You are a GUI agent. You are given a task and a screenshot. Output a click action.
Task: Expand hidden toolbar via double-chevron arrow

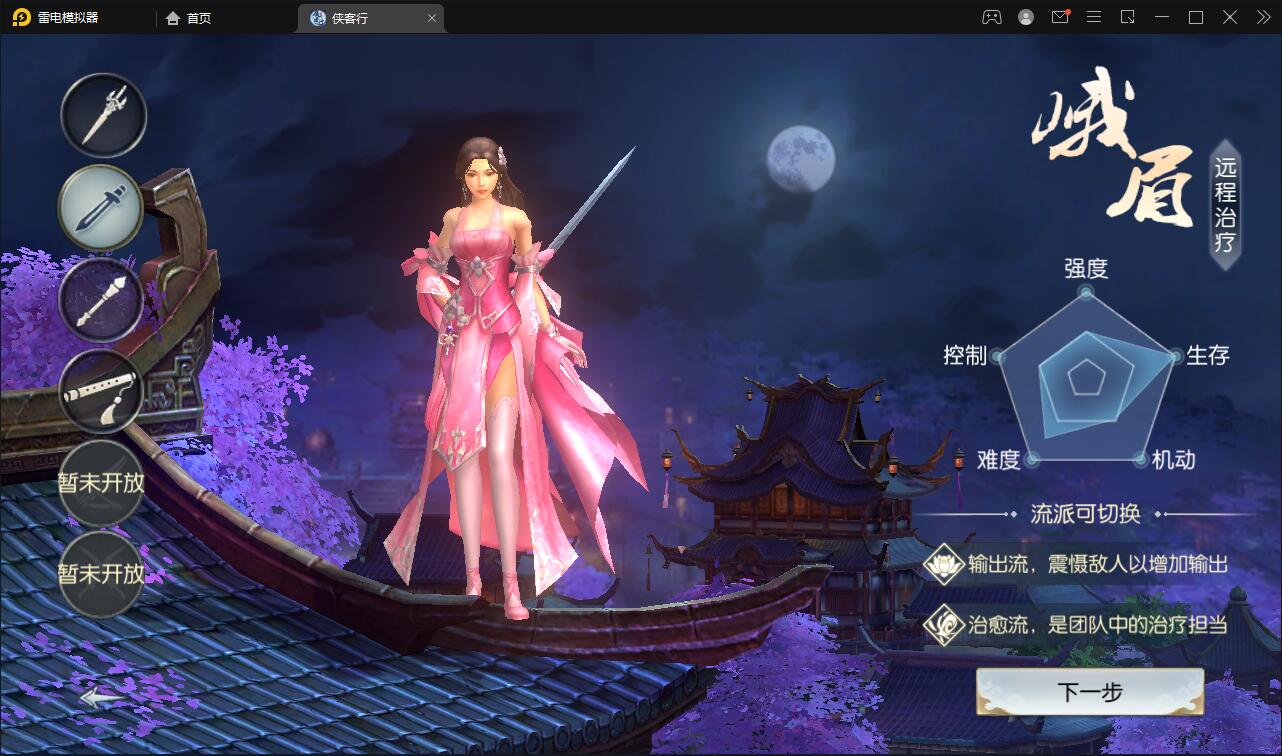coord(1262,17)
